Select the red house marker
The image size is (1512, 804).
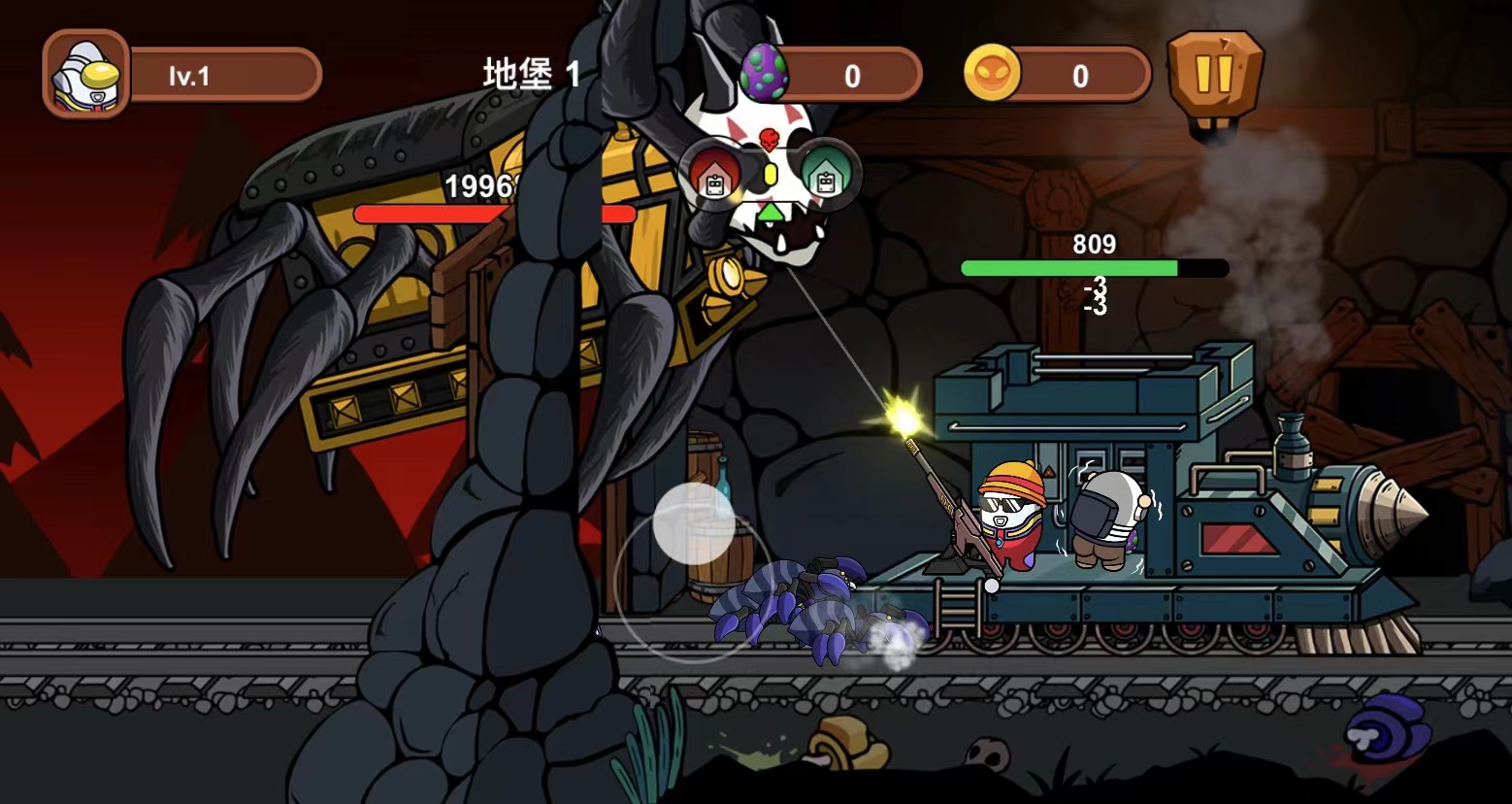(715, 174)
